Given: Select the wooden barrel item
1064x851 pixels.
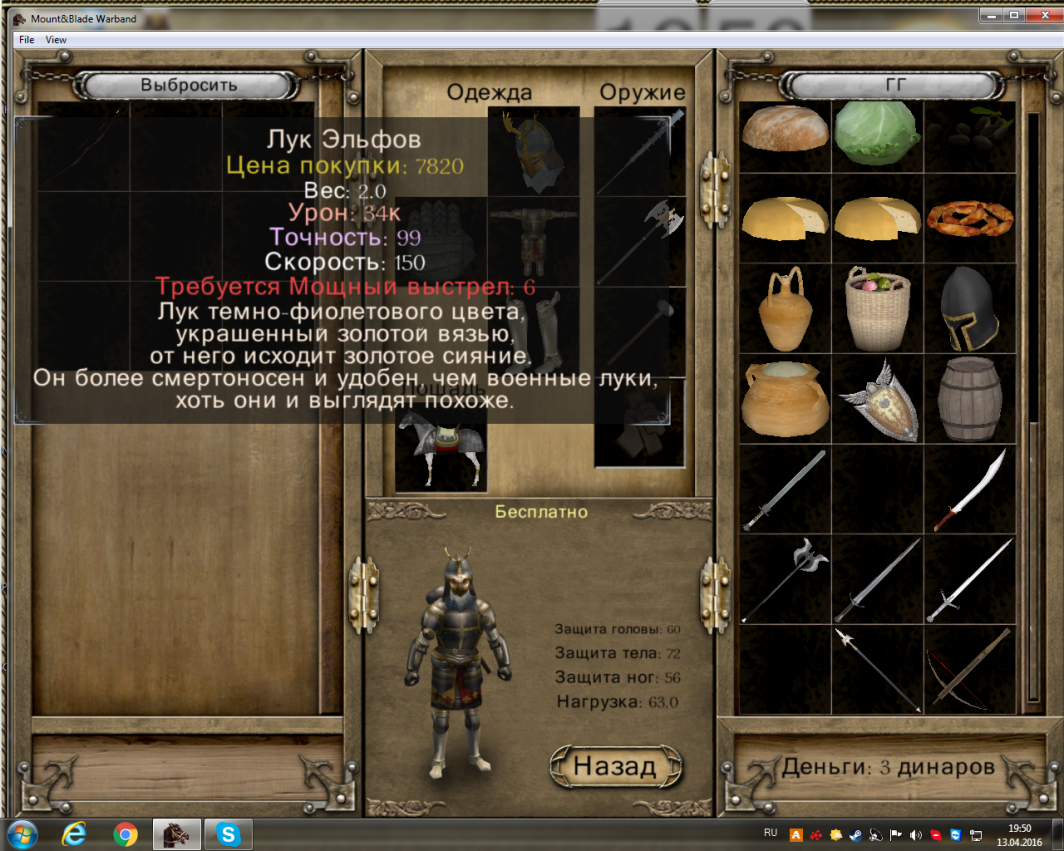Looking at the screenshot, I should coord(969,400).
